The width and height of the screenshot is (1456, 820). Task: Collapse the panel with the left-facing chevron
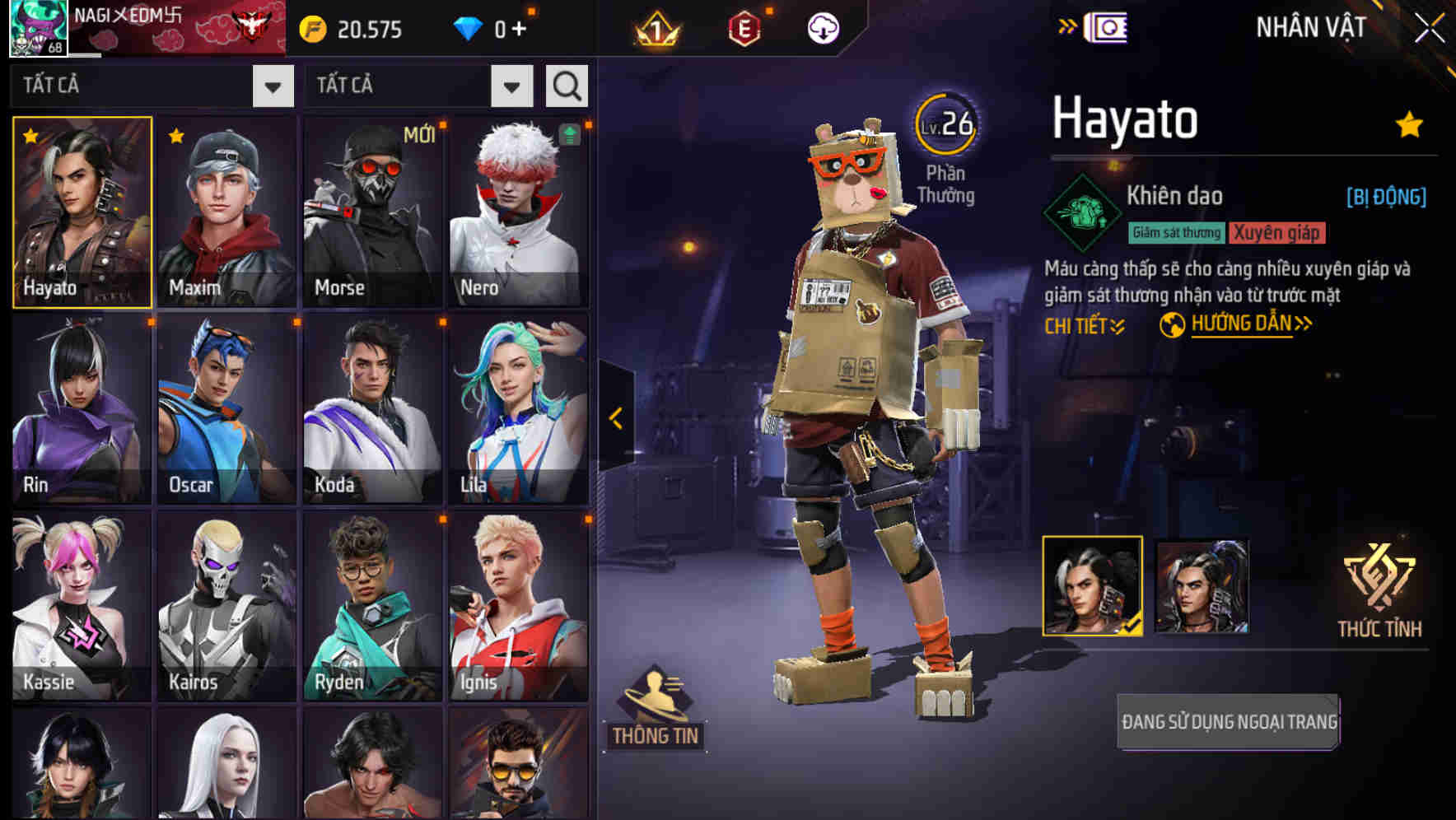615,418
